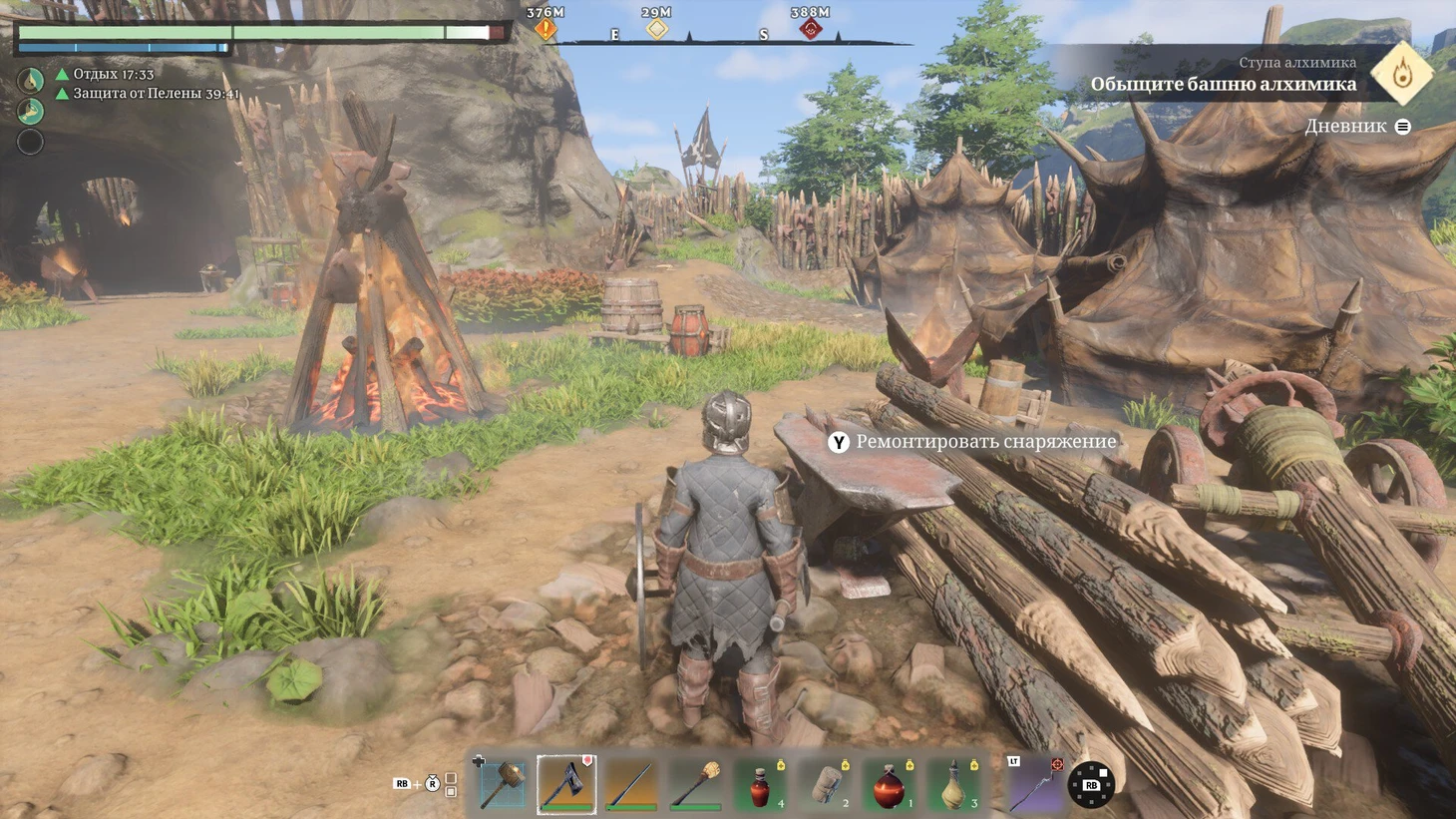Viewport: 1456px width, 819px height.
Task: Select the purple staff slot
Action: [1033, 784]
